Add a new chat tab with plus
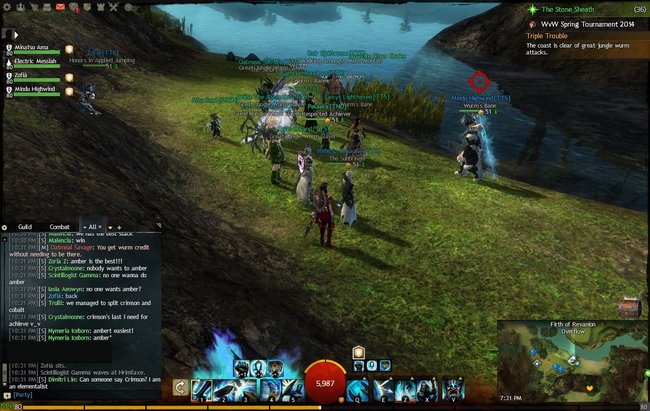The image size is (650, 411). point(119,227)
